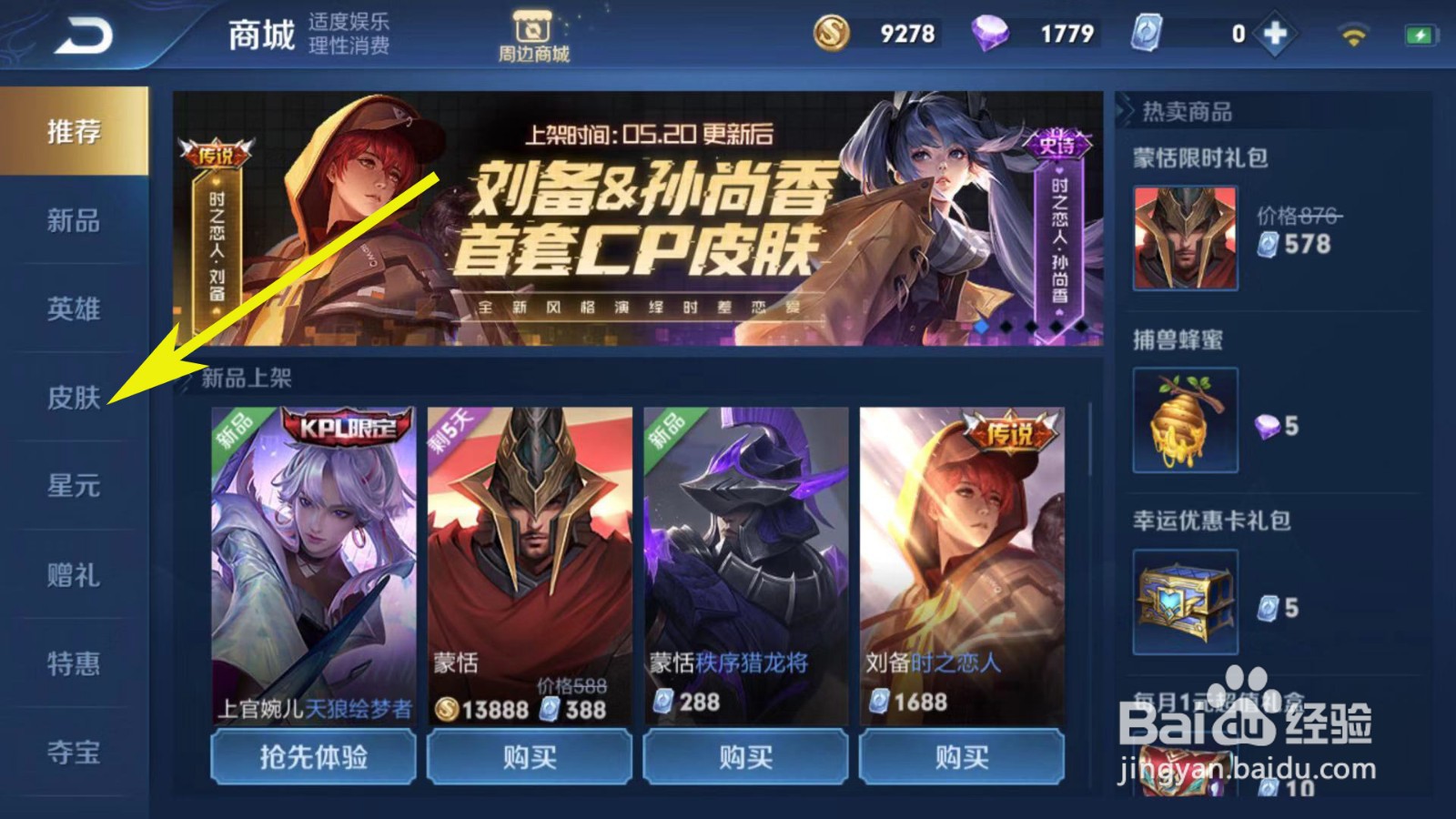Screen dimensions: 1456x819
Task: Click 抢先体验 under 上官婉儿 skin
Action: coord(313,756)
